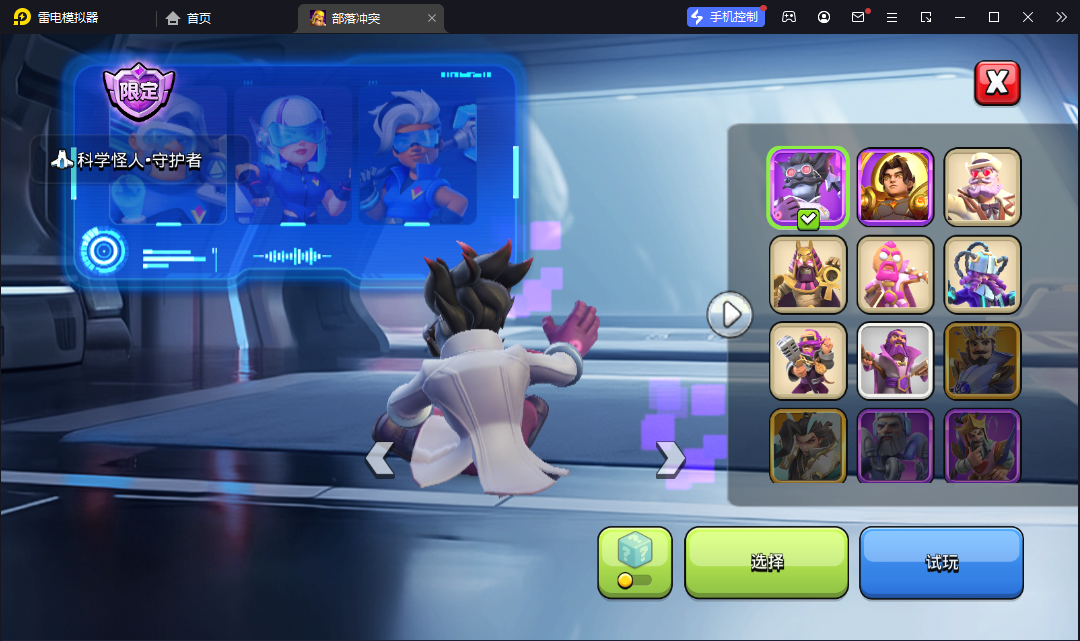Switch to the 首页 home tab
The image size is (1080, 641).
188,18
